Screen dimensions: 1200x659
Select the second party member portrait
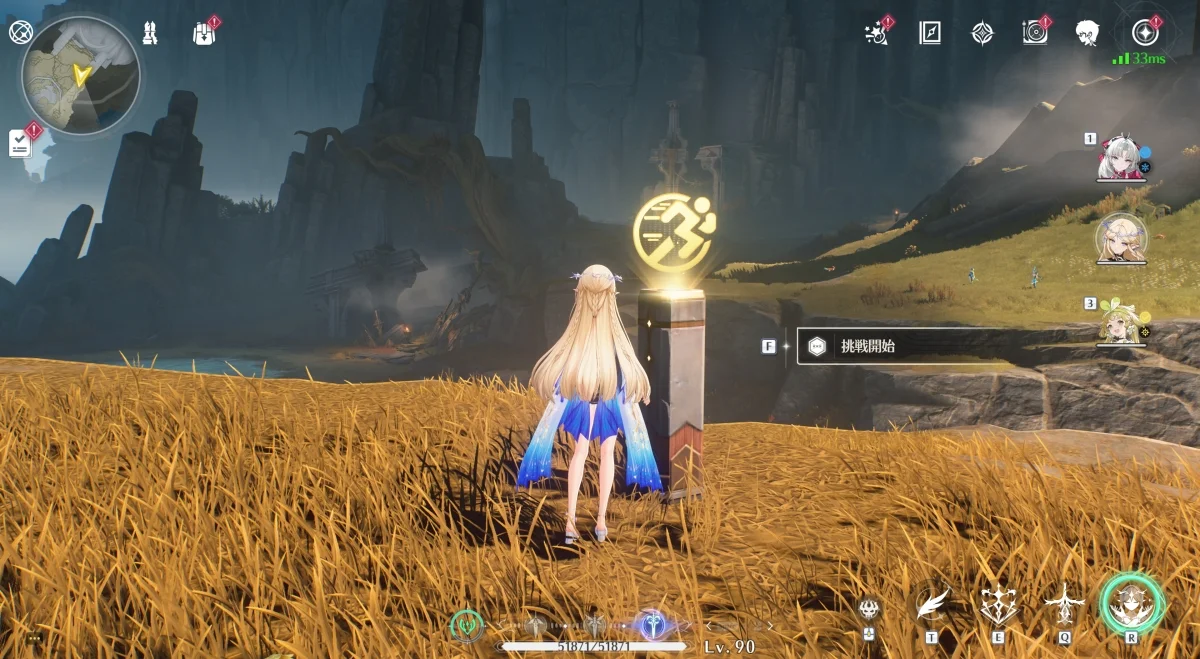tap(1120, 238)
